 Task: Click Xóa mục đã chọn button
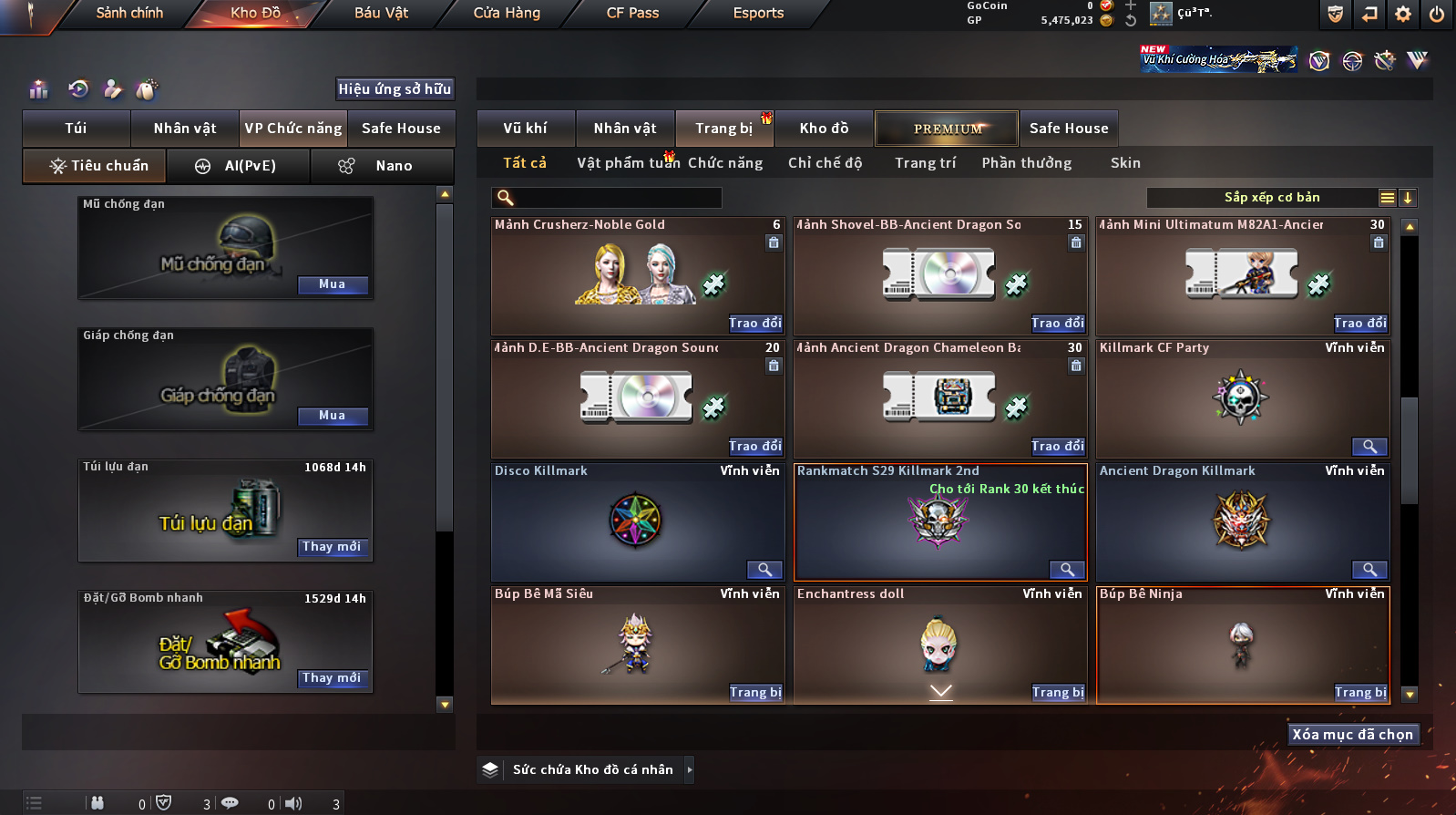click(1353, 735)
